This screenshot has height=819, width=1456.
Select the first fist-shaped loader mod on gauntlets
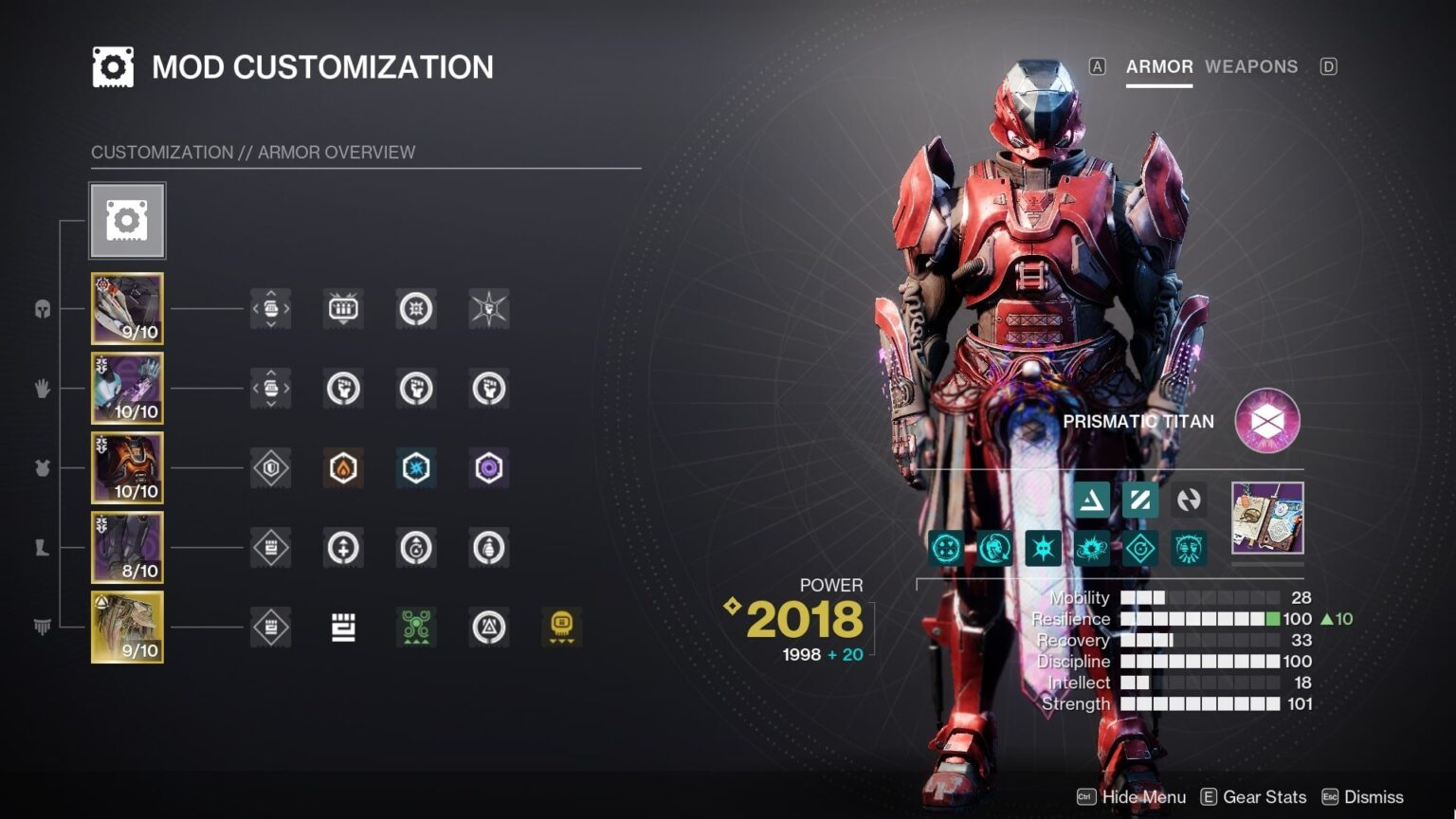click(343, 389)
